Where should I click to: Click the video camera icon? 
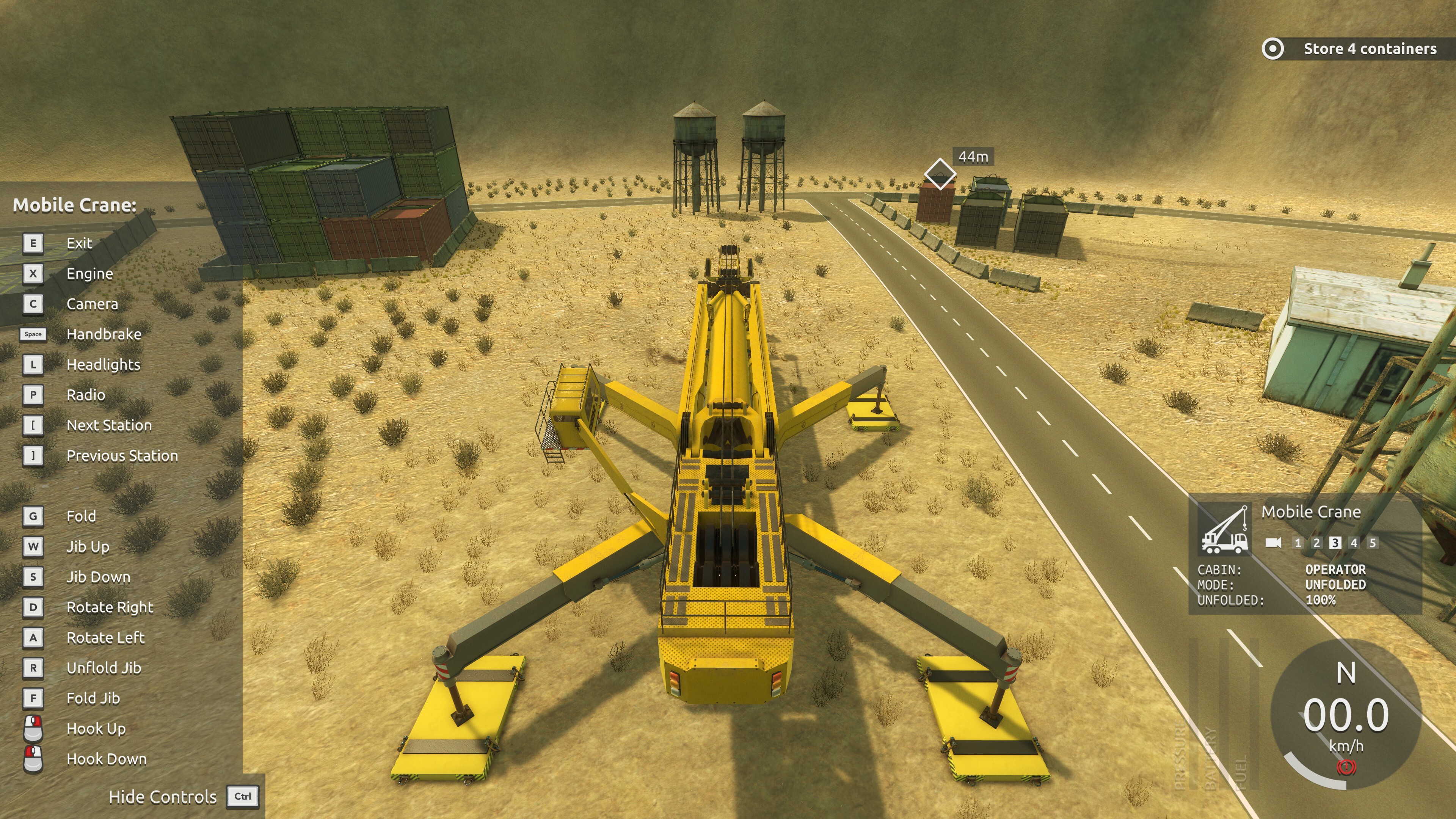1274,543
